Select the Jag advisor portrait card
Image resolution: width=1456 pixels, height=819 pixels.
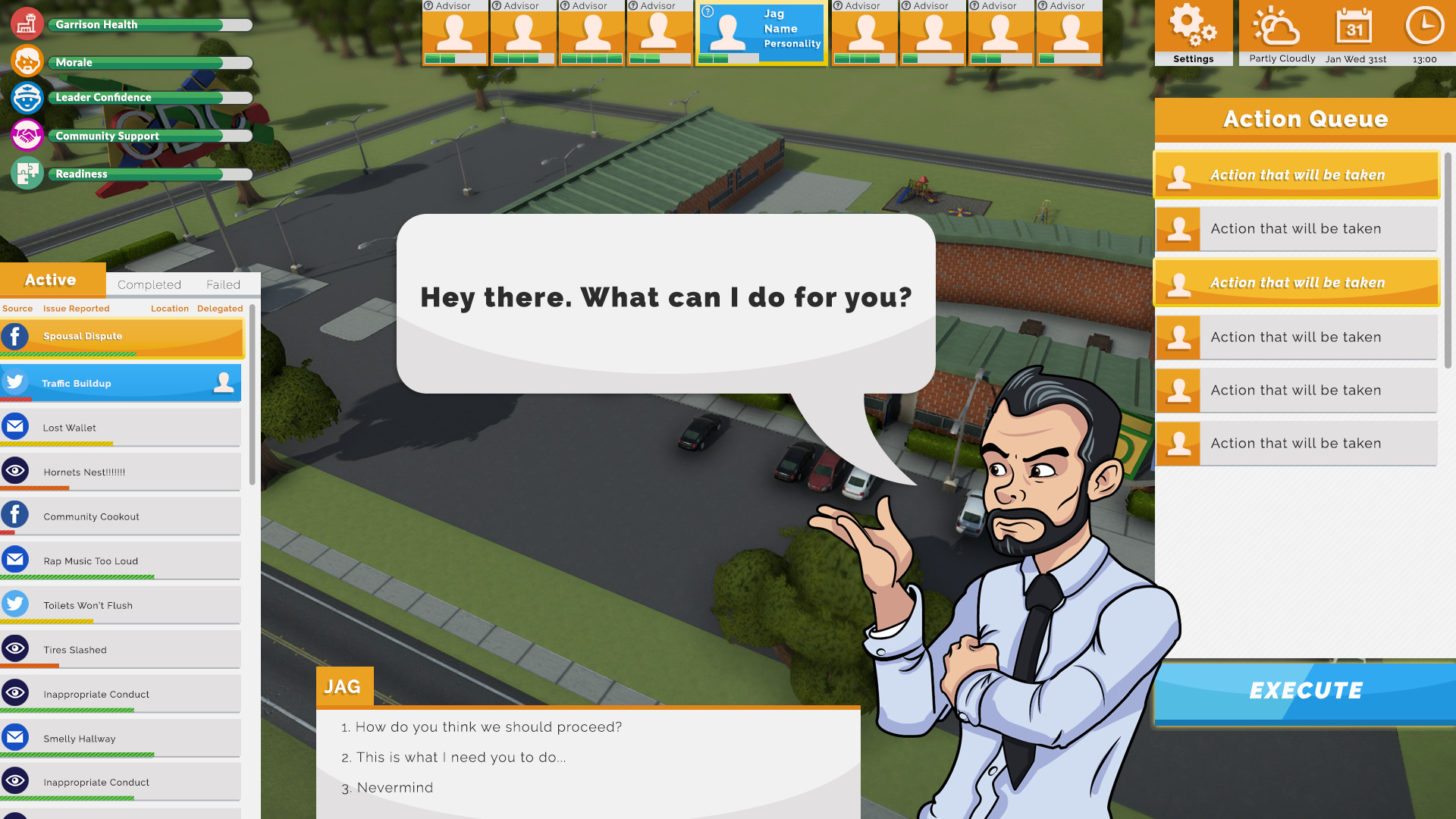coord(761,33)
